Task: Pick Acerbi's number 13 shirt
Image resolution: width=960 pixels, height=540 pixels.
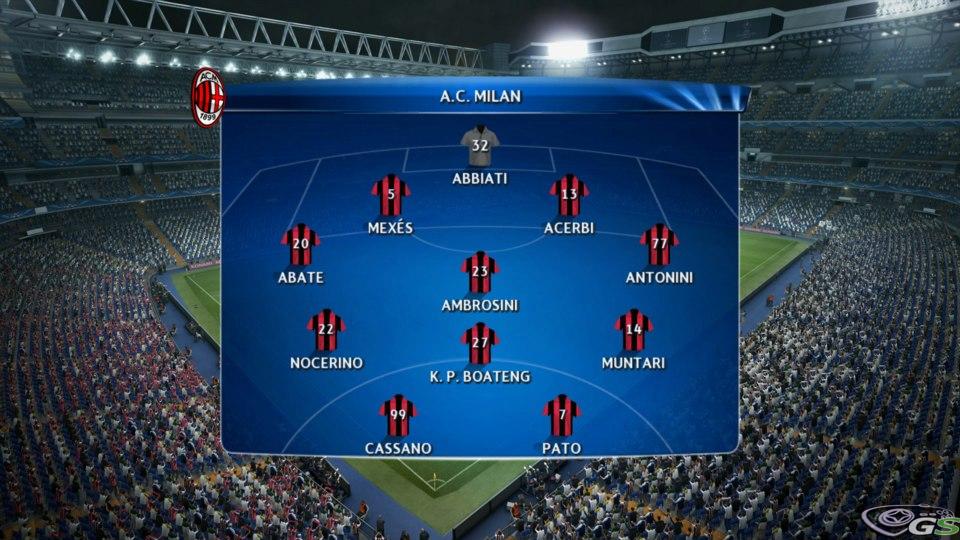Action: 569,195
